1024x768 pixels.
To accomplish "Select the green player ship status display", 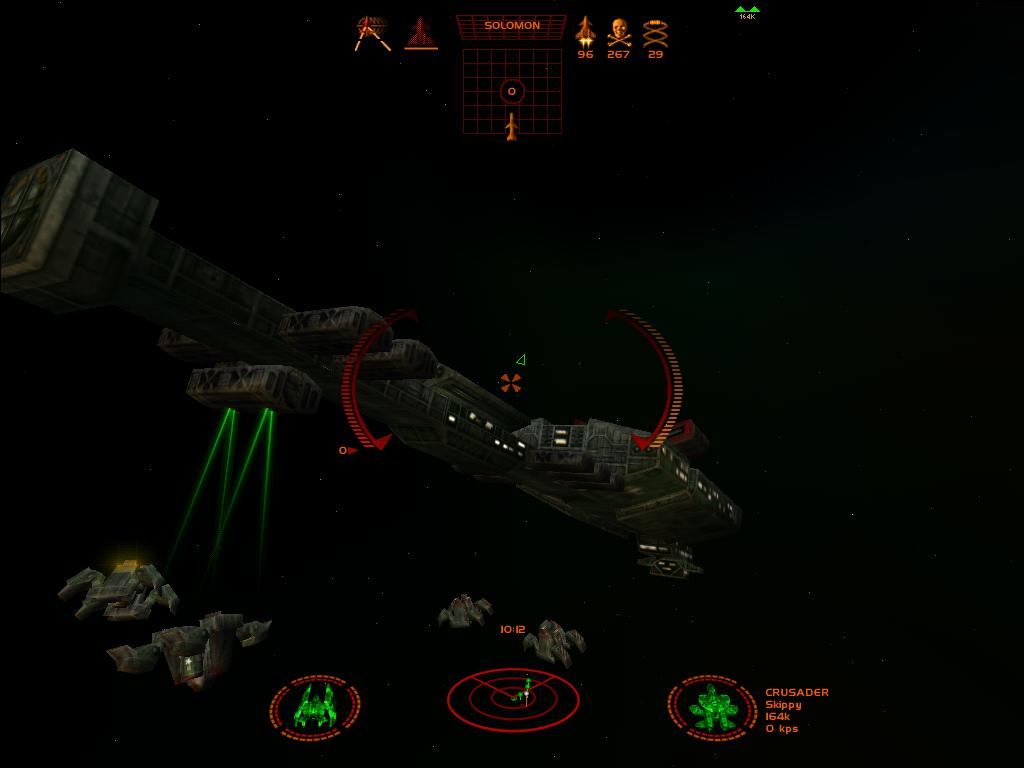I will coord(315,706).
